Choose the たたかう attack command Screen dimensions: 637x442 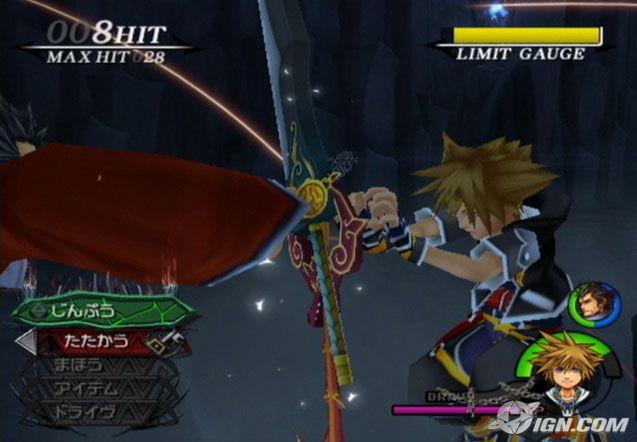point(95,340)
